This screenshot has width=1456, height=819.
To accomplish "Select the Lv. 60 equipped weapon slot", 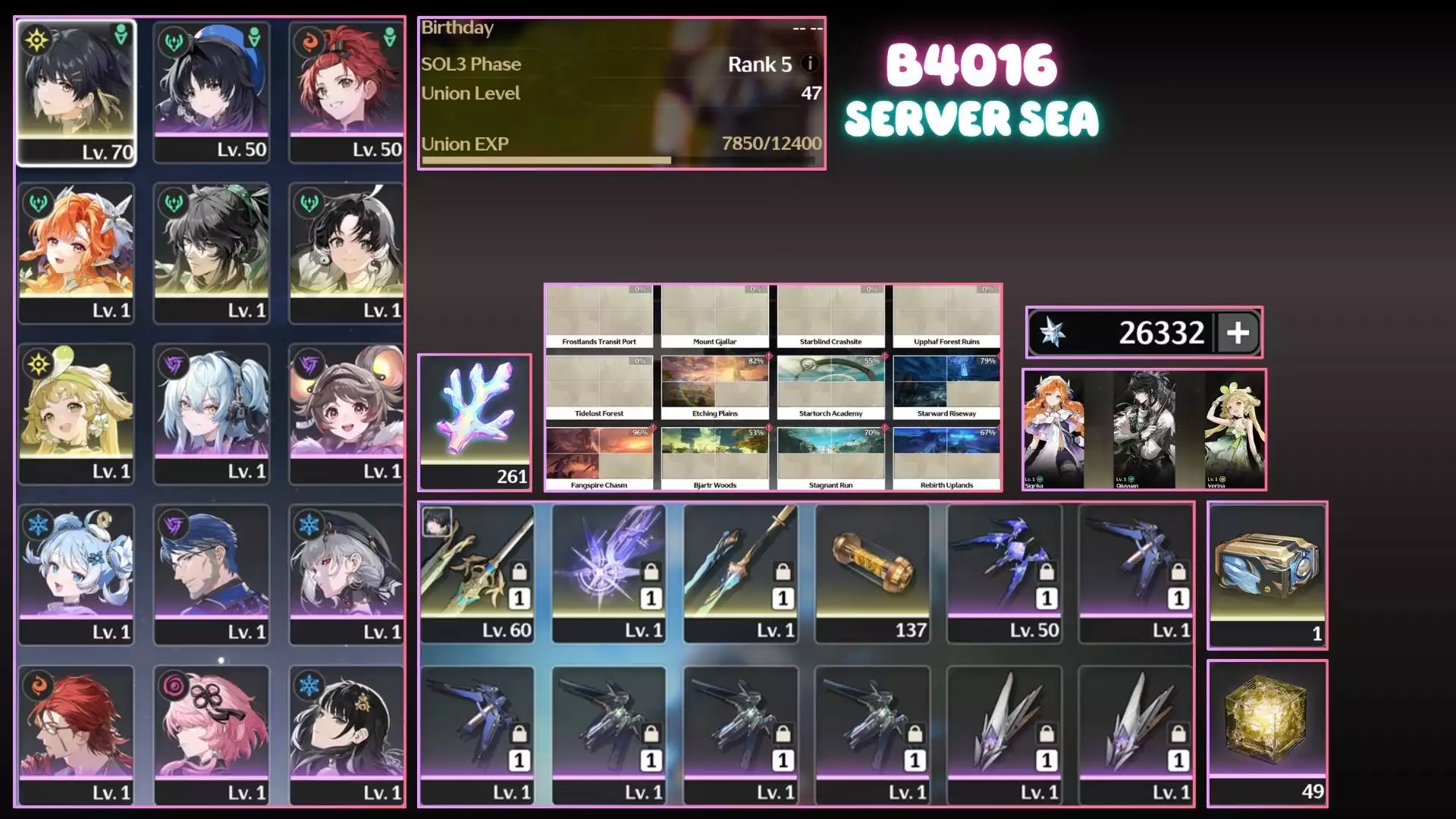I will click(477, 573).
